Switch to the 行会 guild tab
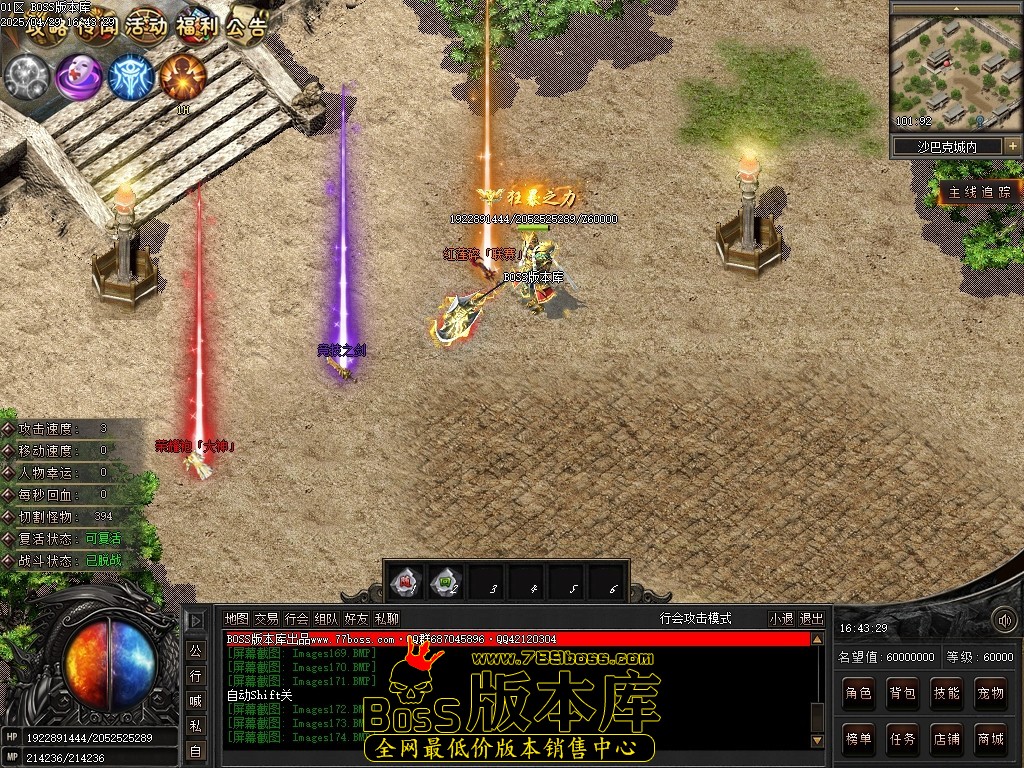The height and width of the screenshot is (768, 1024). point(296,619)
